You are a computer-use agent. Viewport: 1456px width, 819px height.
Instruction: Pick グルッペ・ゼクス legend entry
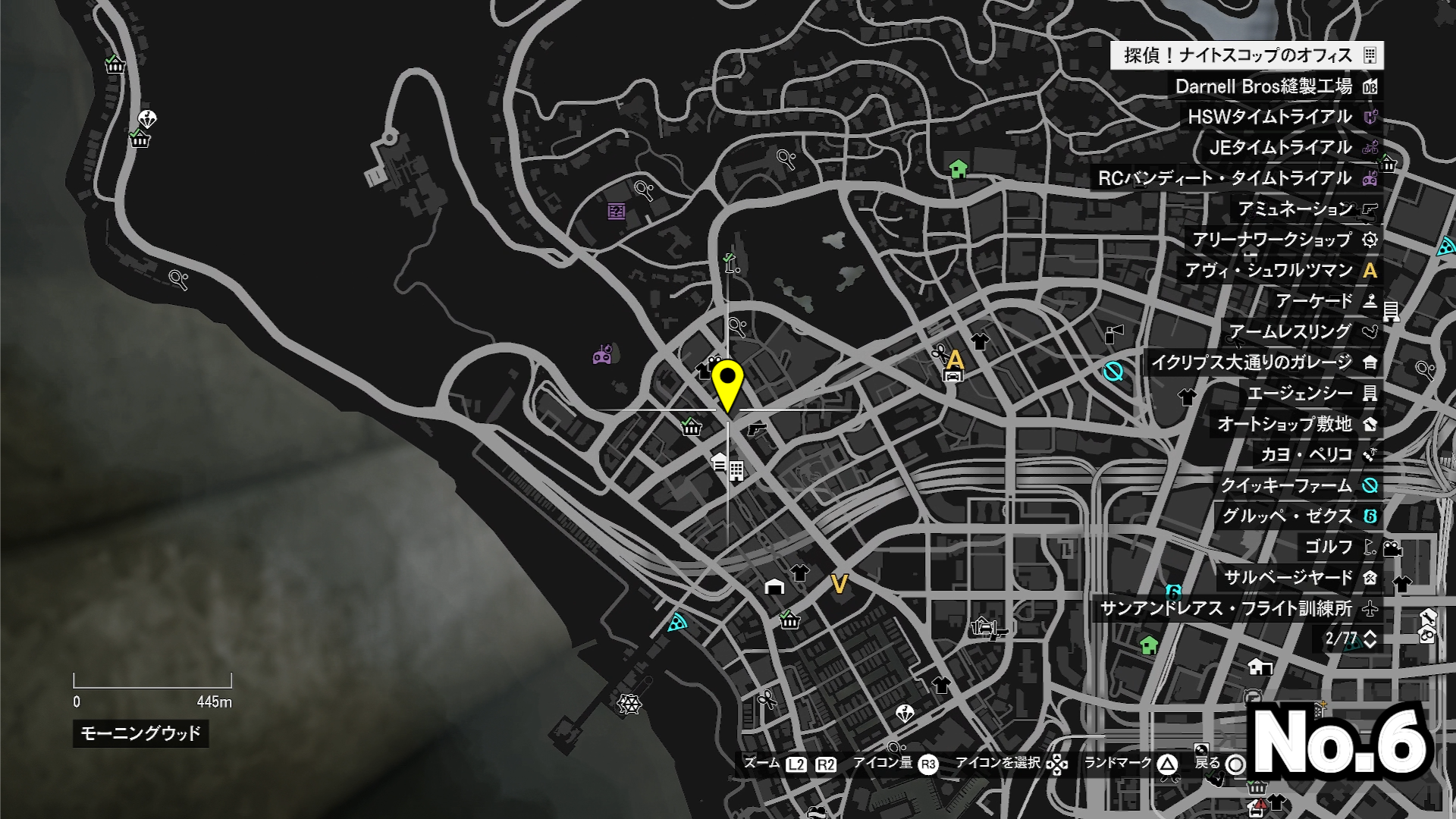tap(1298, 516)
